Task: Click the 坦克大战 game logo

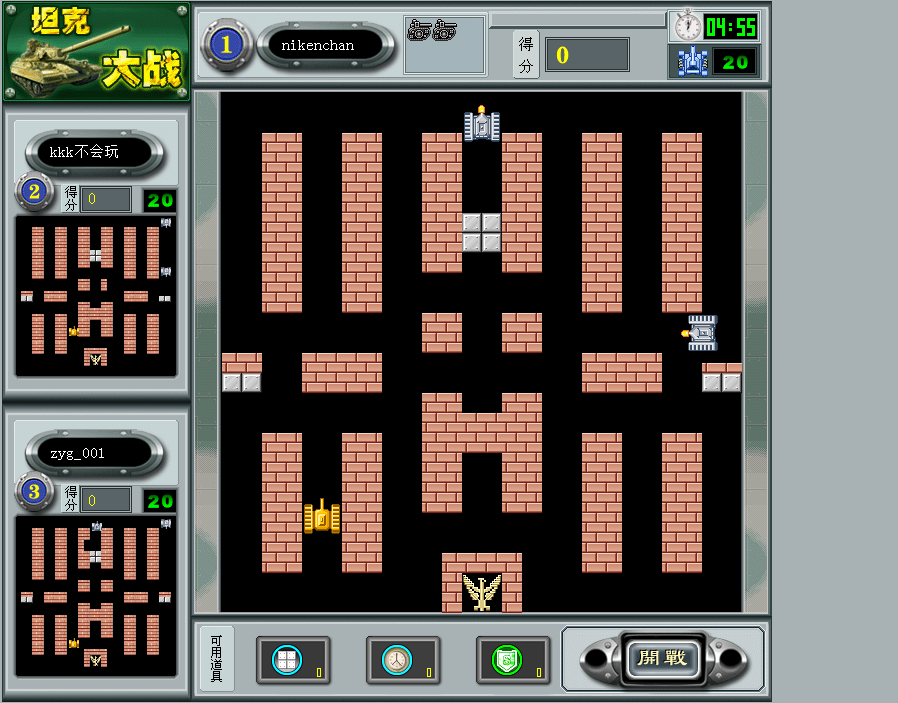Action: click(96, 52)
